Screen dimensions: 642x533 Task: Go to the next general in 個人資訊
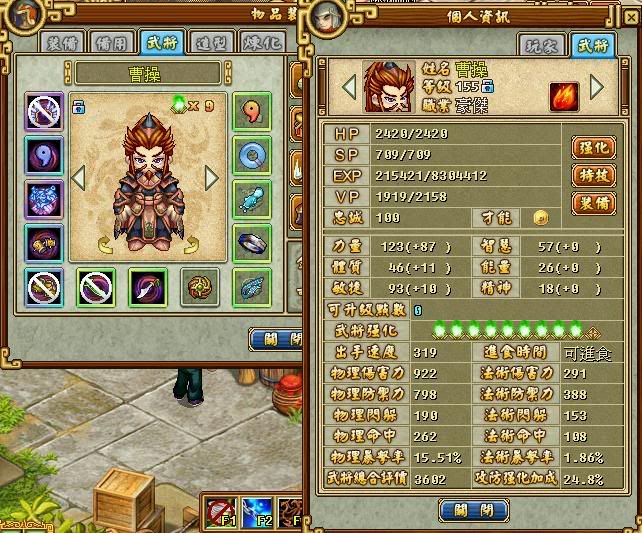click(x=598, y=87)
